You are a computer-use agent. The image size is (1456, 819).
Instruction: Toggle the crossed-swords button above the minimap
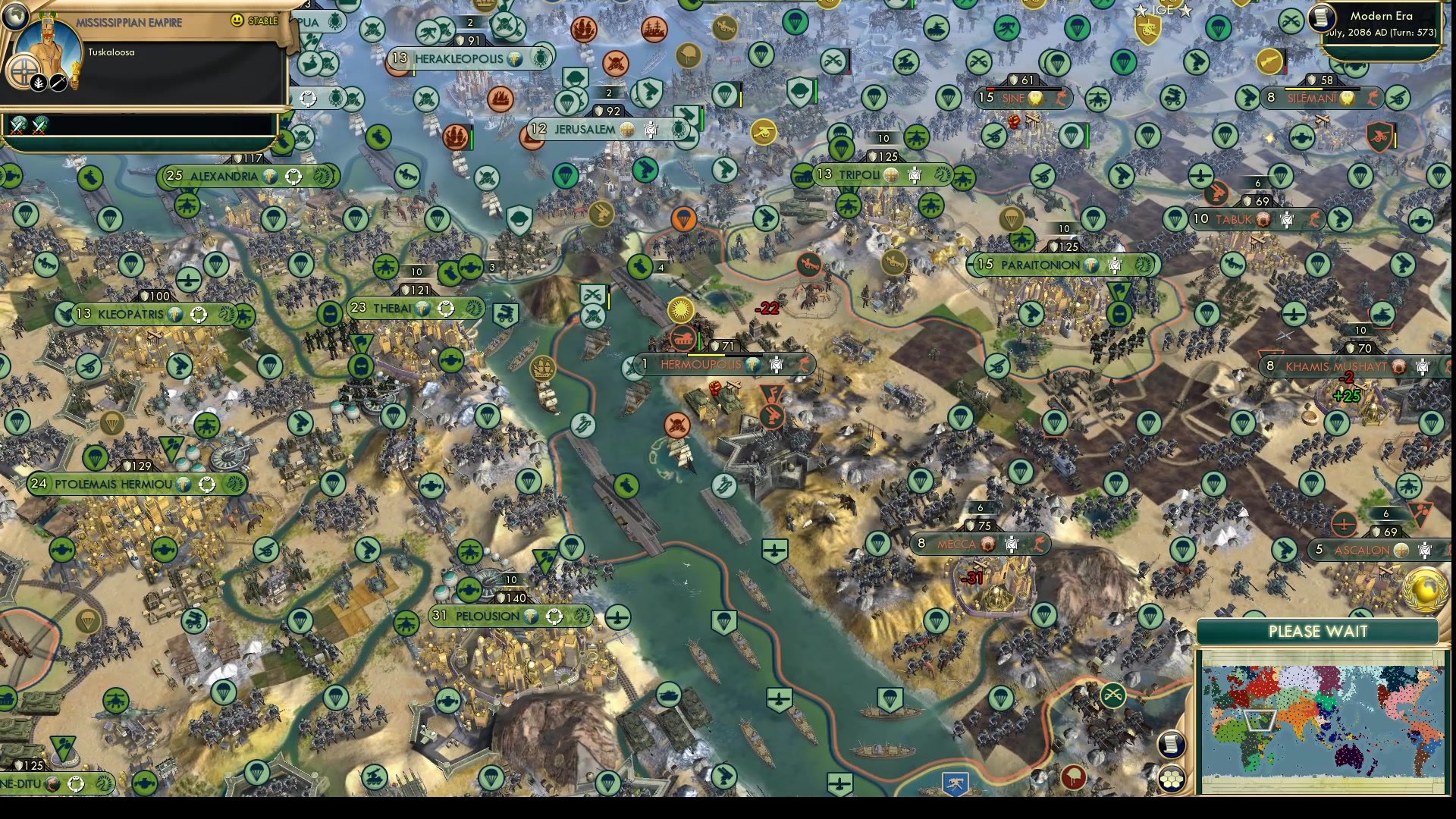click(1112, 695)
